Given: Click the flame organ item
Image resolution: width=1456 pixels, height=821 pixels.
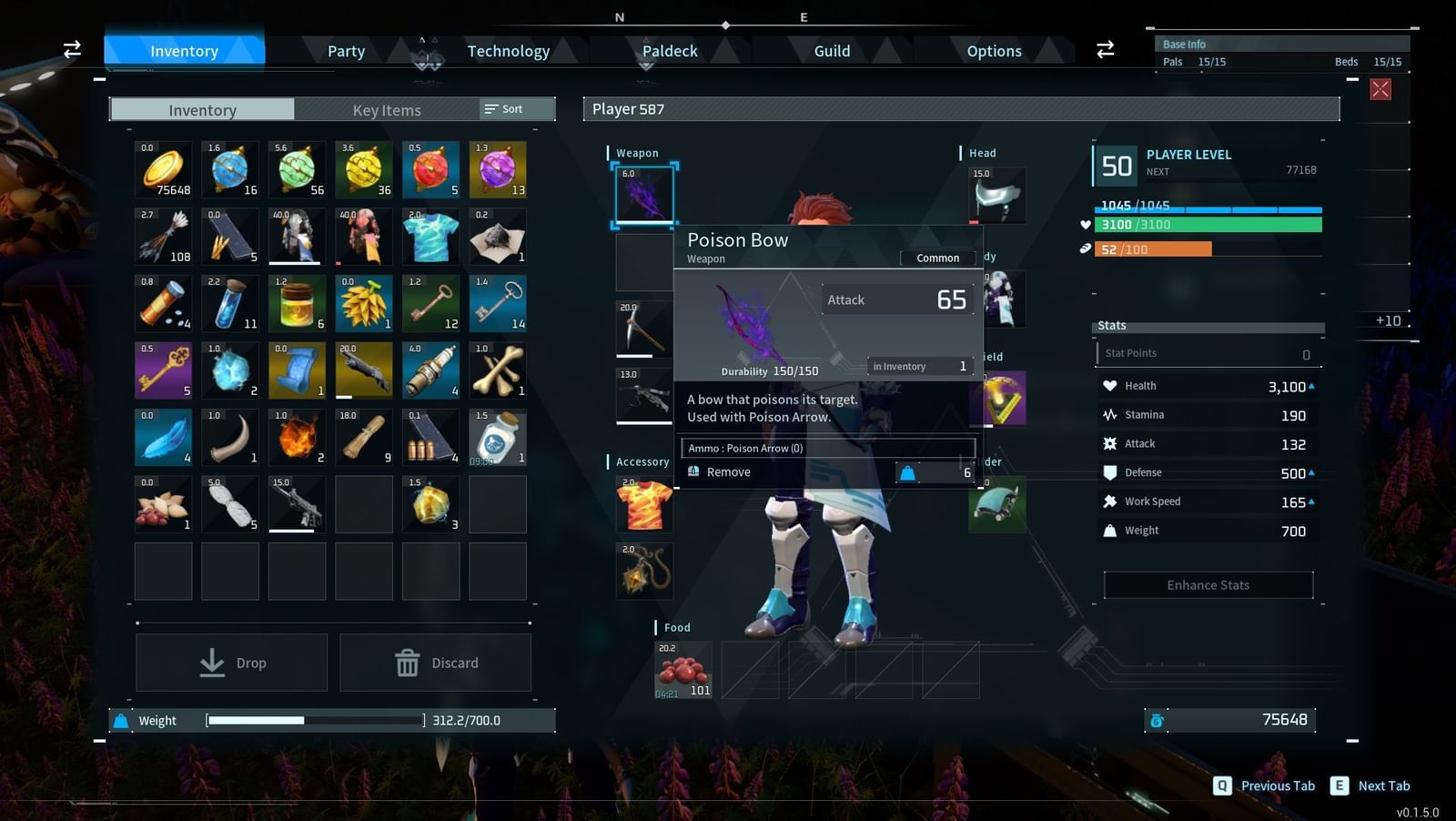Looking at the screenshot, I should pos(297,437).
